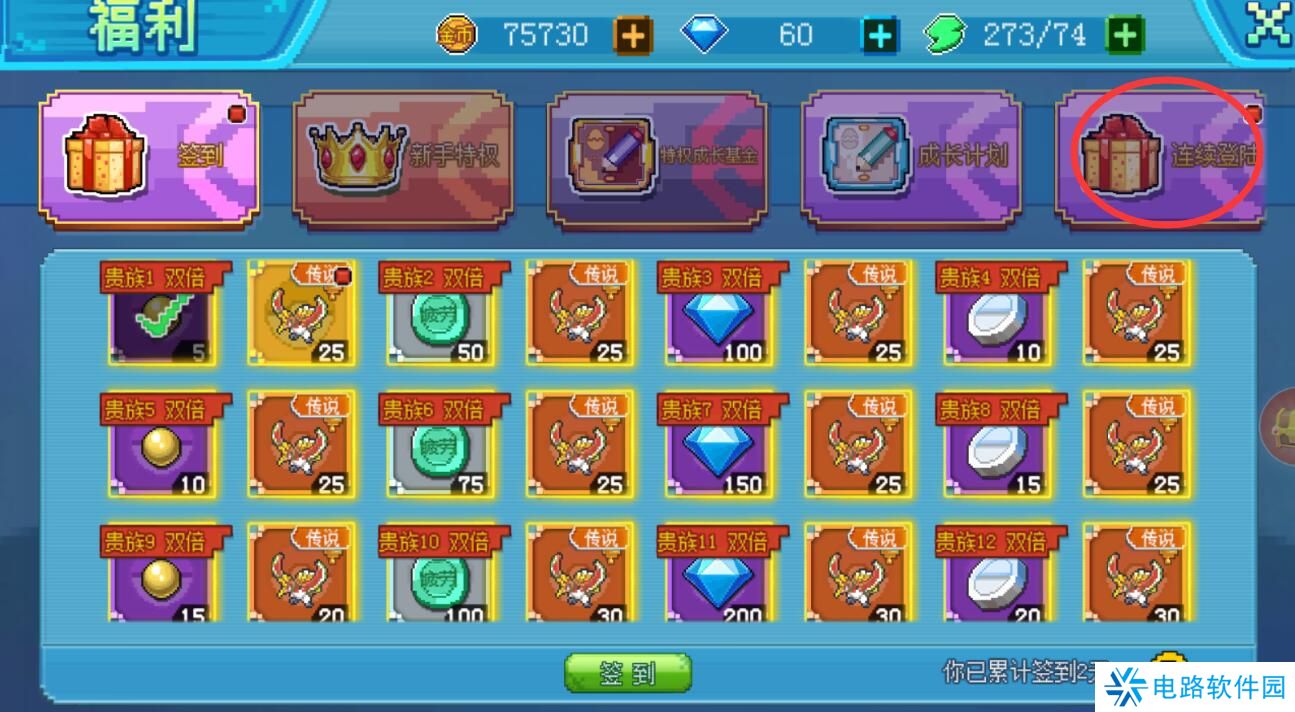The width and height of the screenshot is (1295, 712).
Task: Add gold coins with the orange plus
Action: (x=632, y=36)
